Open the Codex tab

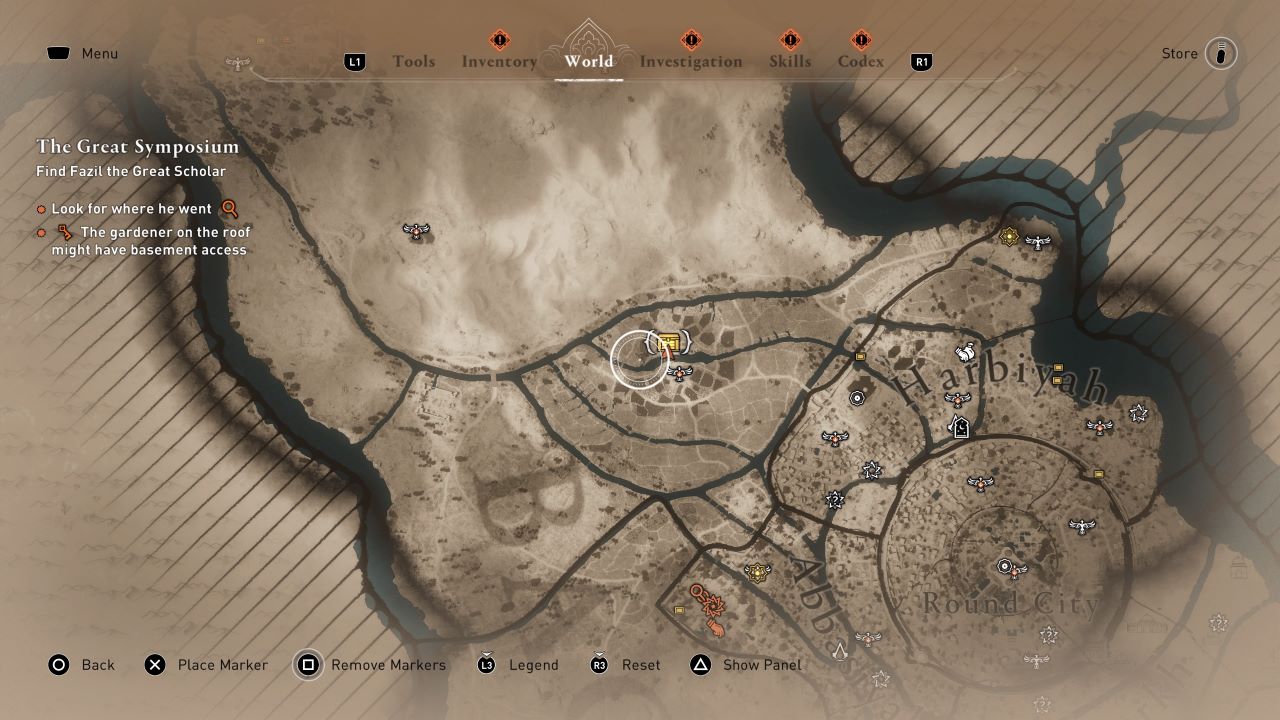point(858,61)
